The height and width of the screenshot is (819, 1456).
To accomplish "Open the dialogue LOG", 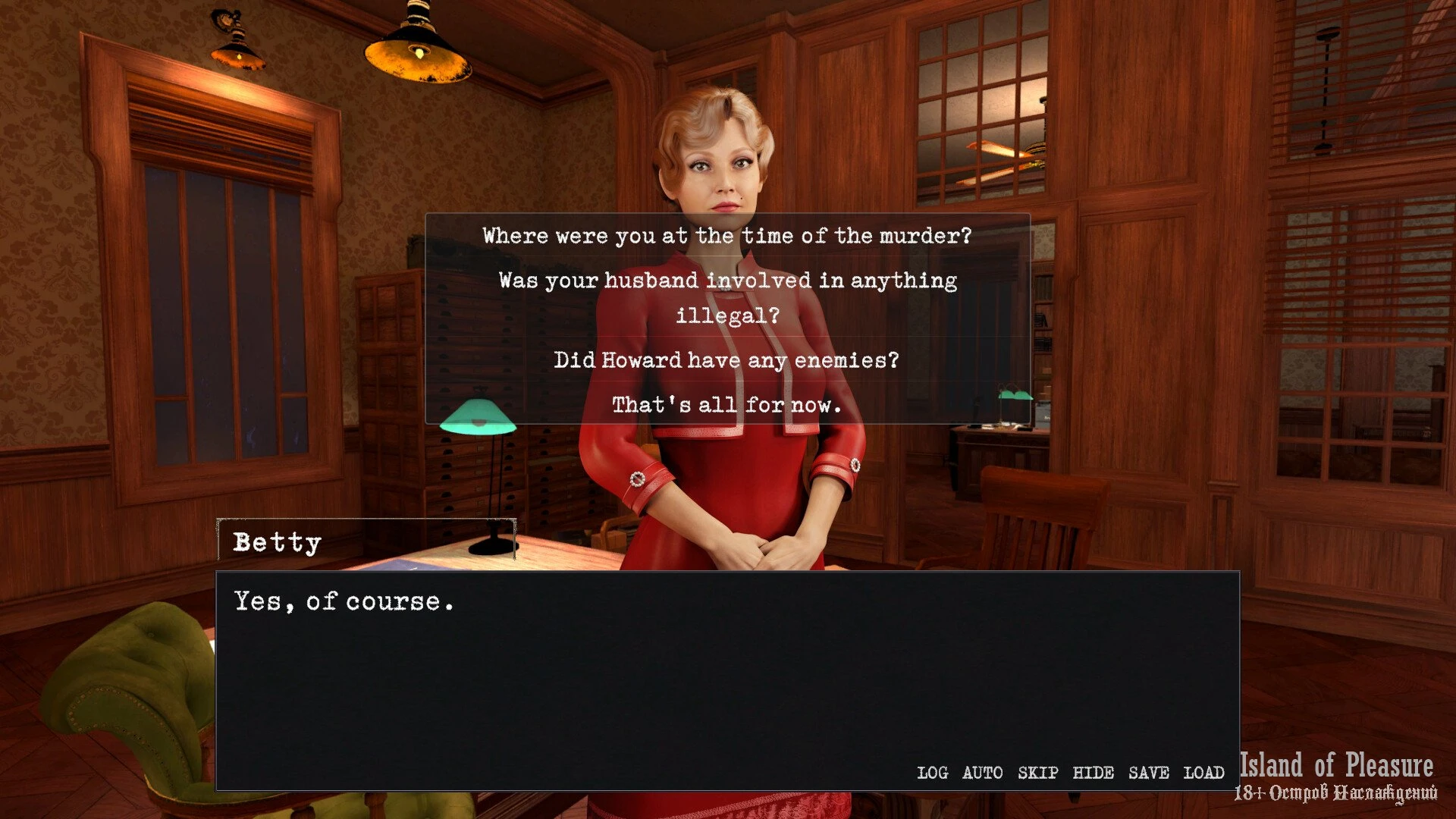I will tap(932, 773).
